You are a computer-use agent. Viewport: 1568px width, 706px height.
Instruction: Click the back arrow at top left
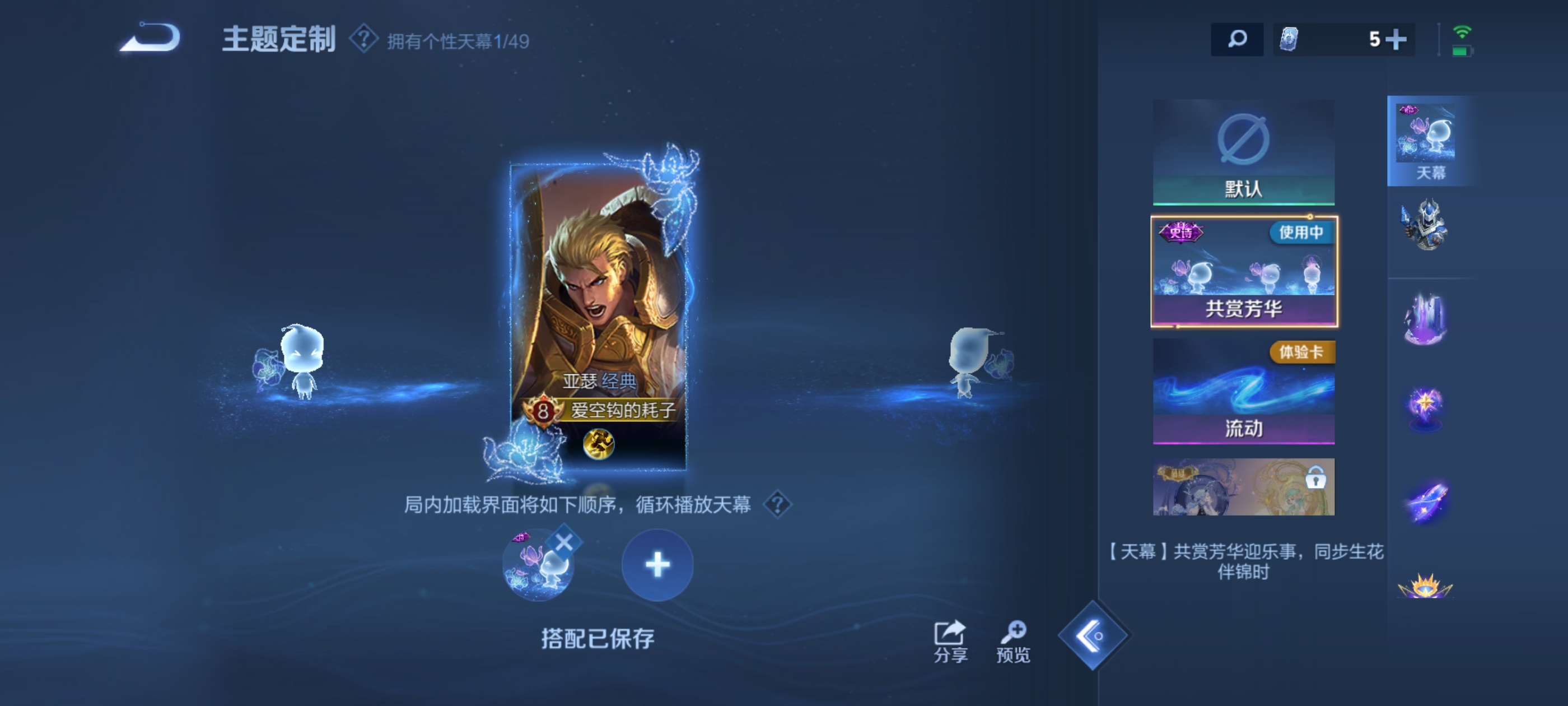[x=149, y=38]
